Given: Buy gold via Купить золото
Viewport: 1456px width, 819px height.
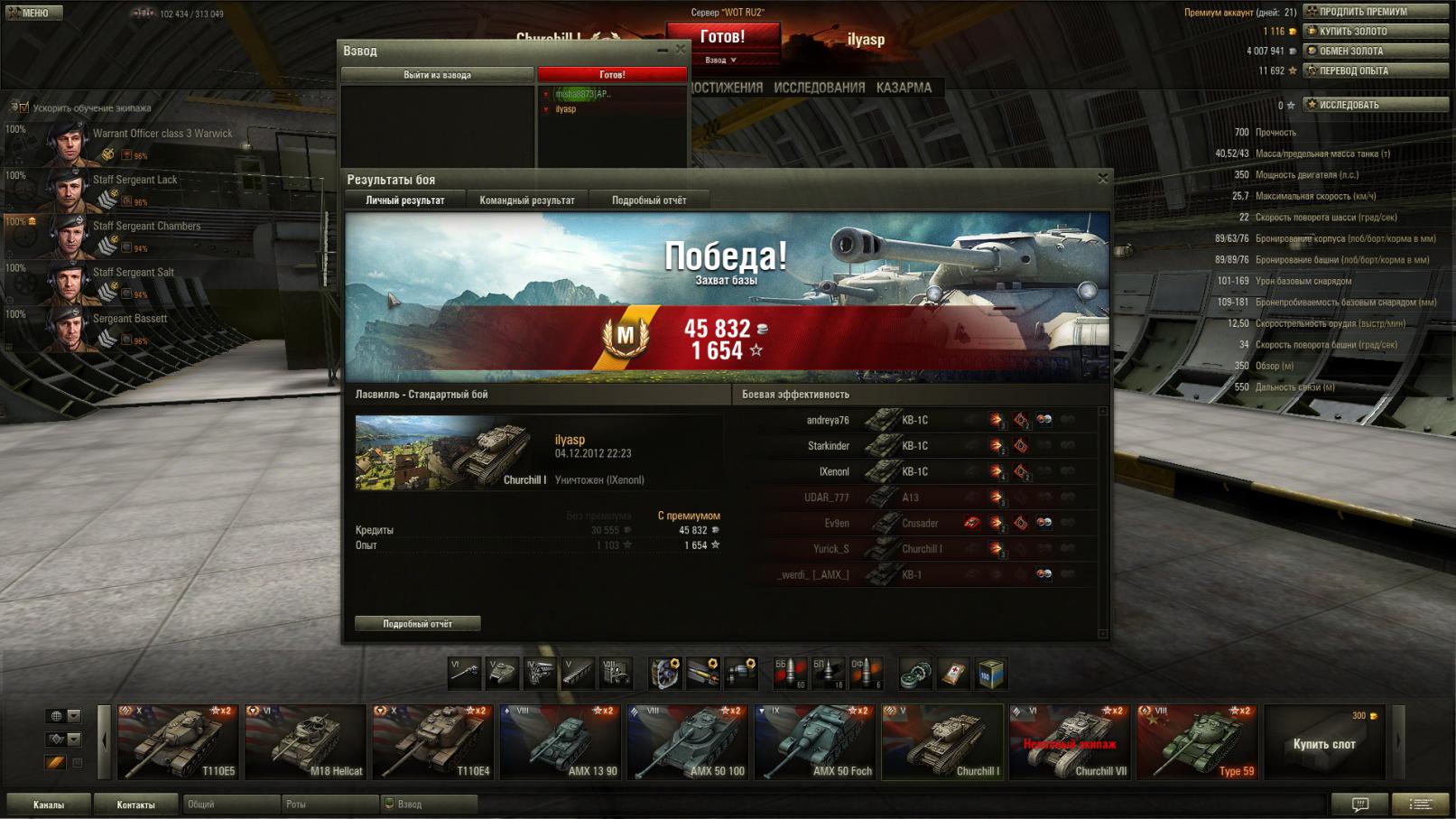Looking at the screenshot, I should point(1375,32).
